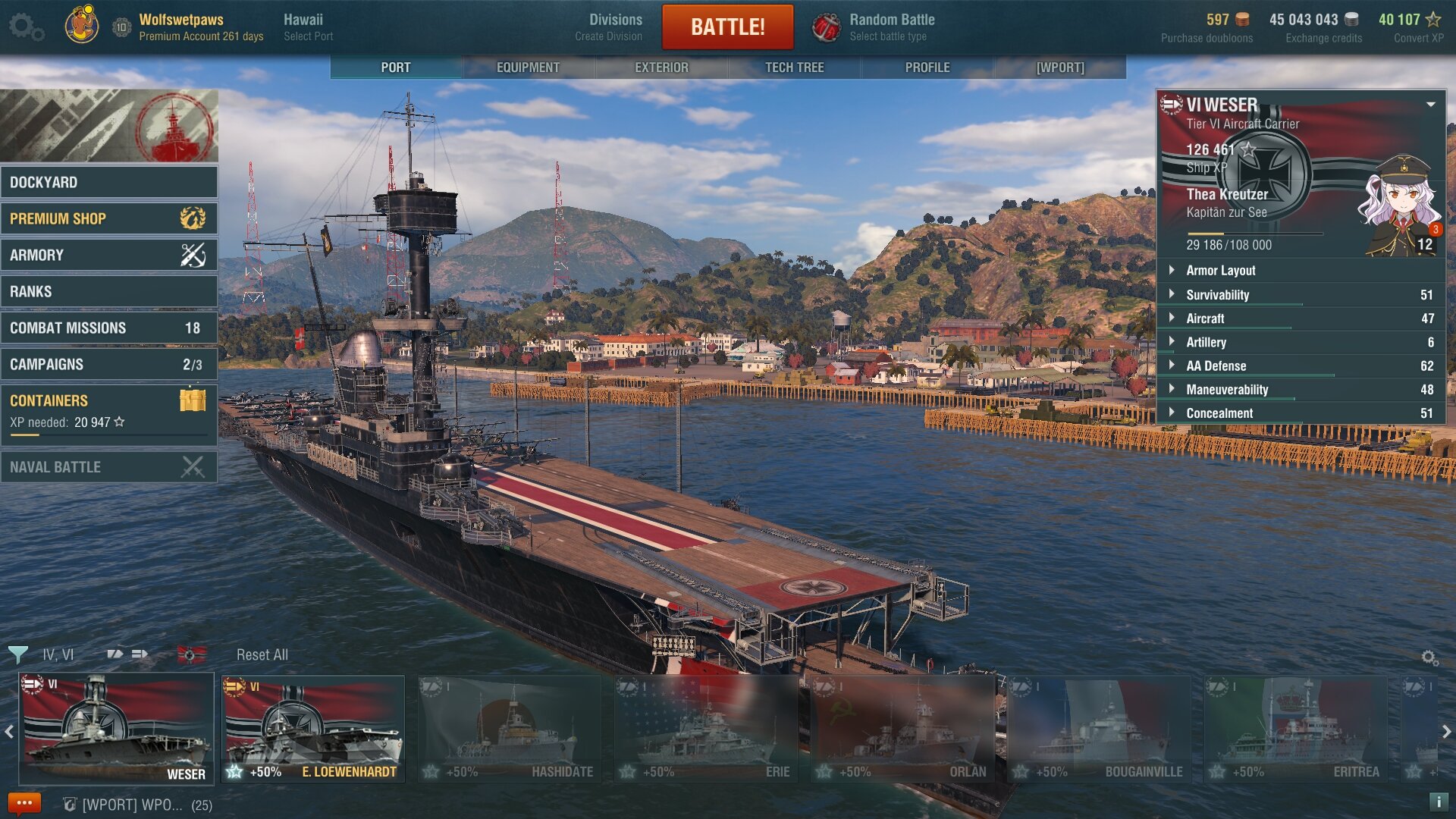Switch to the Equipment tab
The width and height of the screenshot is (1456, 819).
pos(528,67)
